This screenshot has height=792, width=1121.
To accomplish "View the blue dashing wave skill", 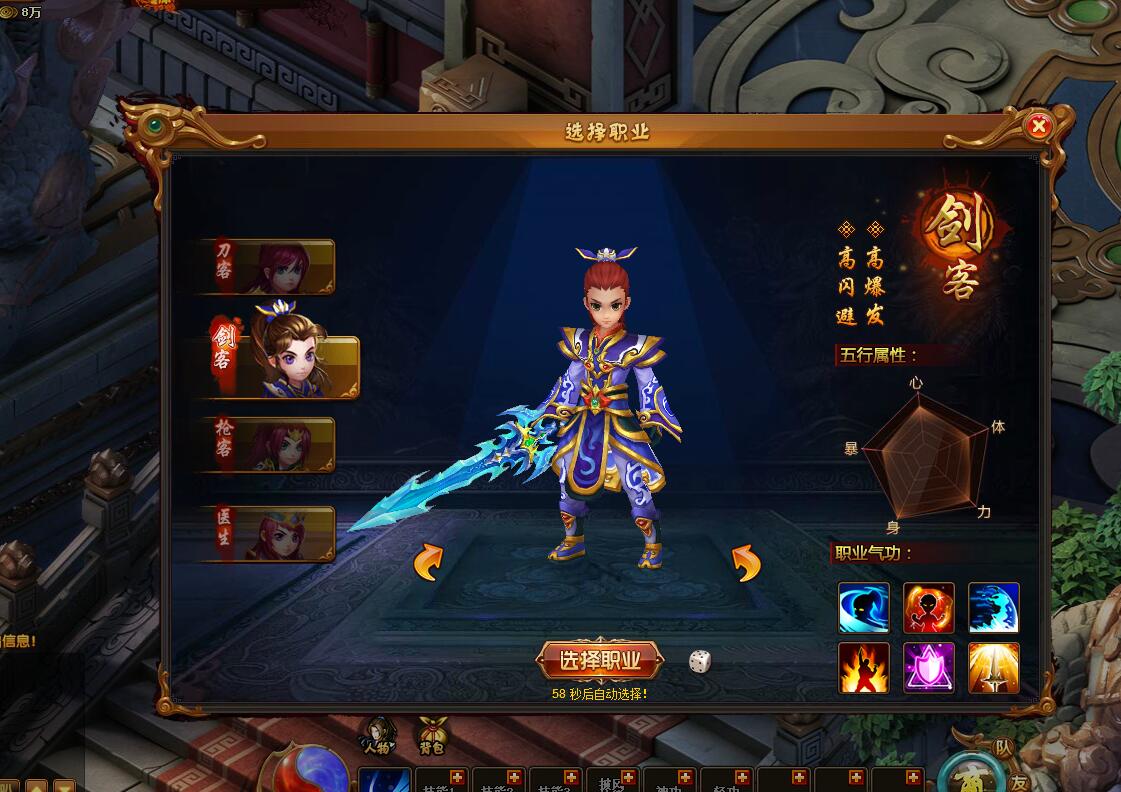I will pyautogui.click(x=994, y=608).
